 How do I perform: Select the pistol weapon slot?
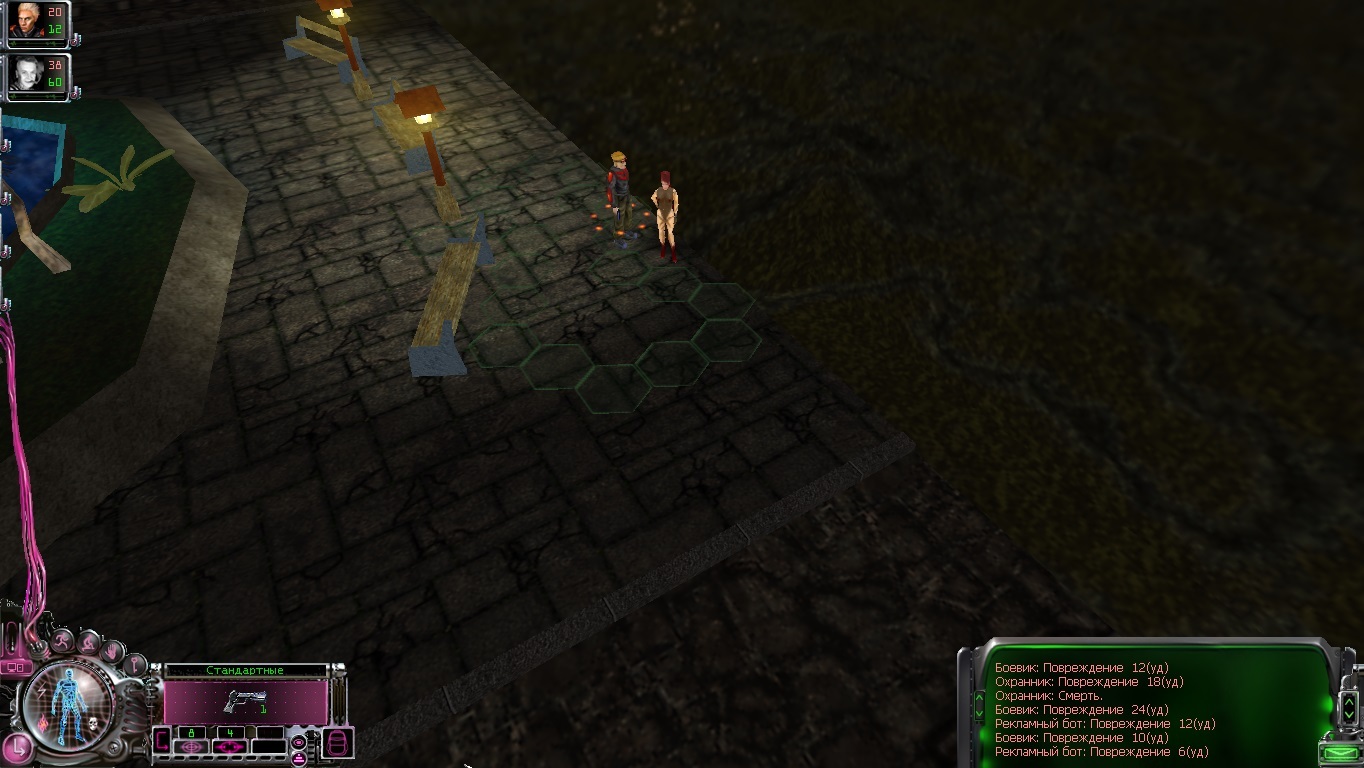point(245,701)
